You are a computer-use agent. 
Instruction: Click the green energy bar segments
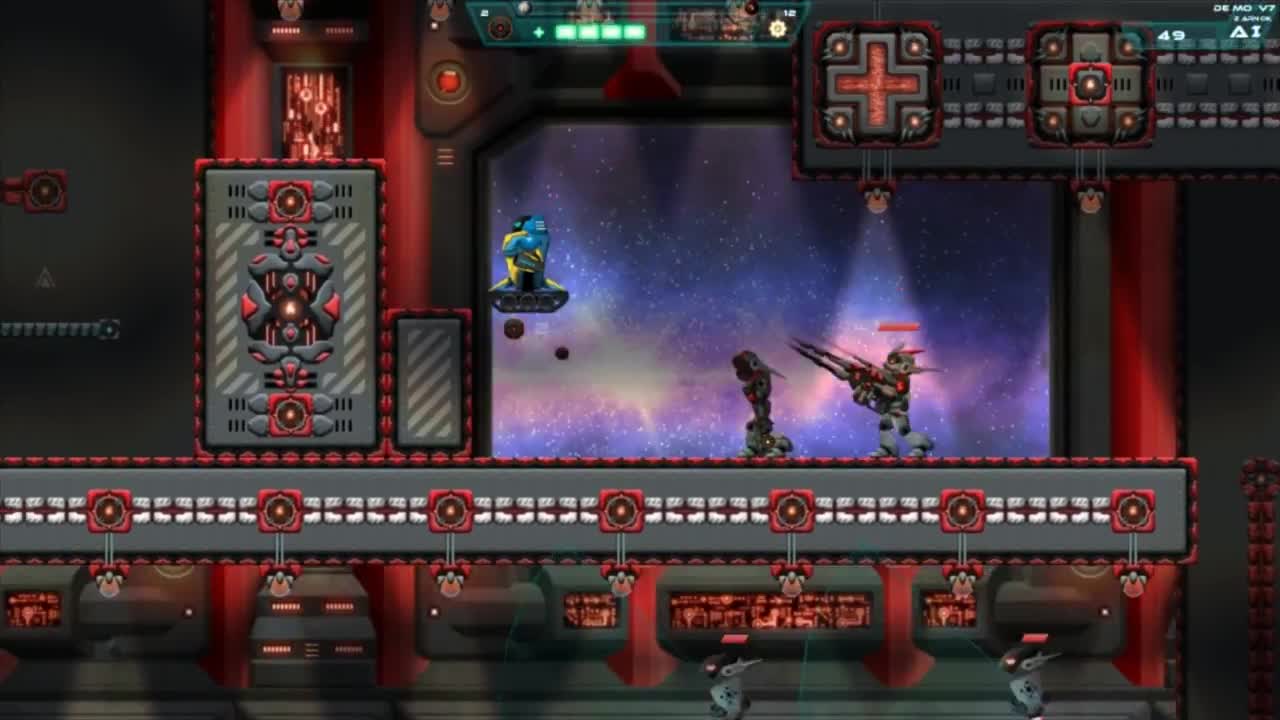[x=600, y=30]
